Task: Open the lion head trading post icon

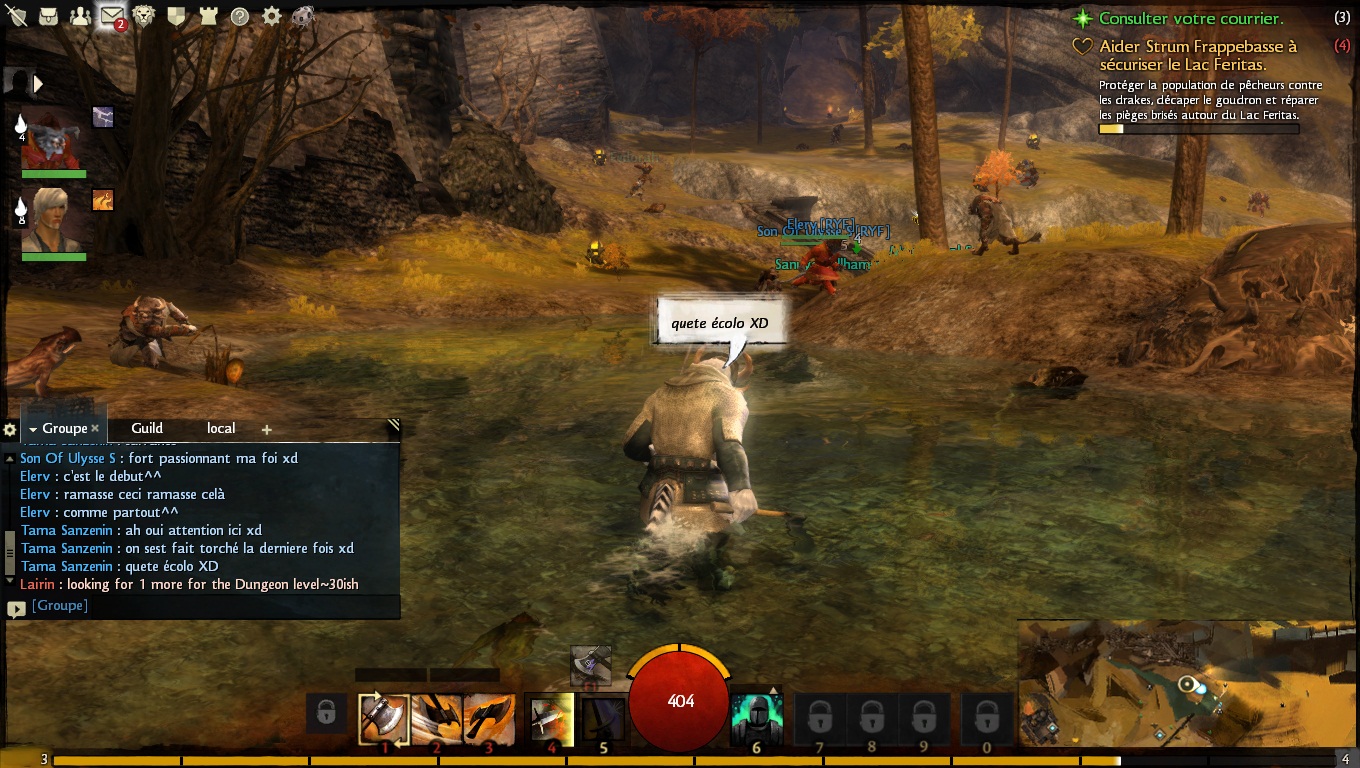Action: pyautogui.click(x=144, y=16)
